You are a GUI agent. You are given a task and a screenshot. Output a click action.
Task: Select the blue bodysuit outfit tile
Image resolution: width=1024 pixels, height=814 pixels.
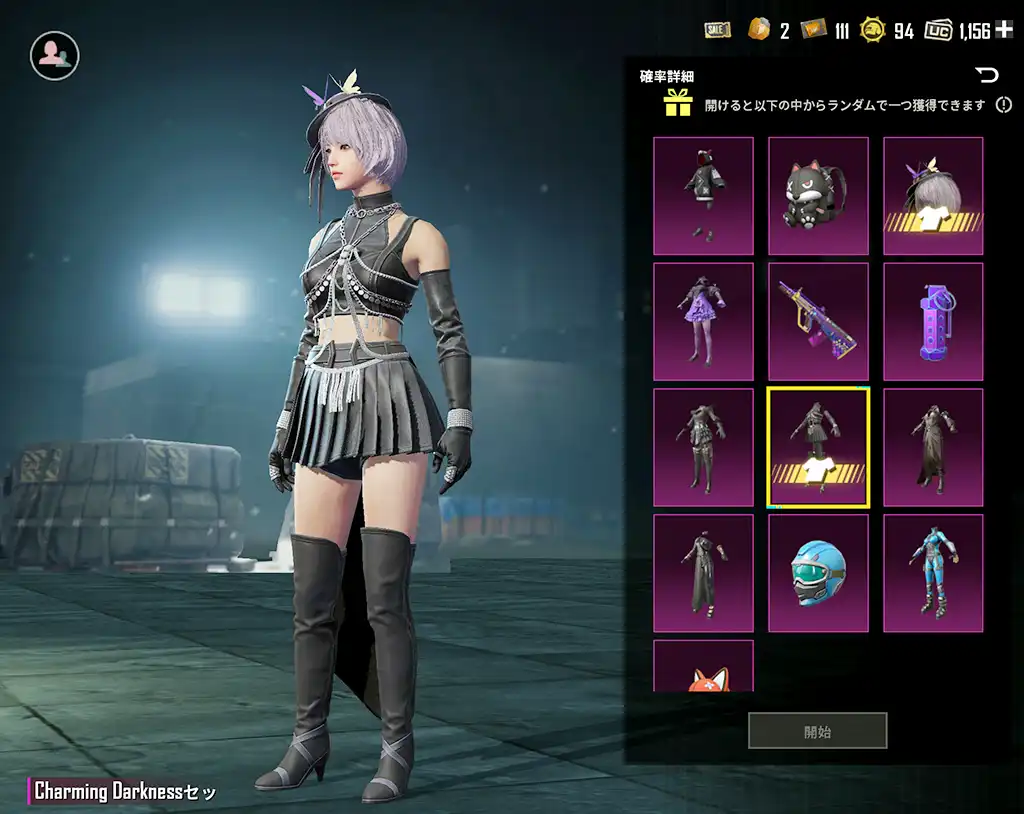tap(933, 573)
